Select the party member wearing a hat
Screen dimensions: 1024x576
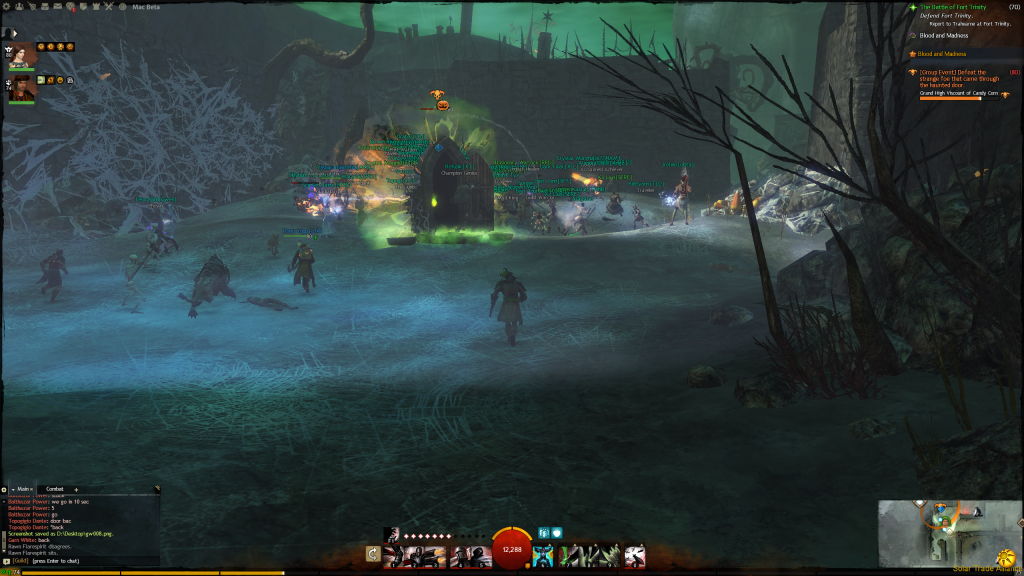click(23, 89)
